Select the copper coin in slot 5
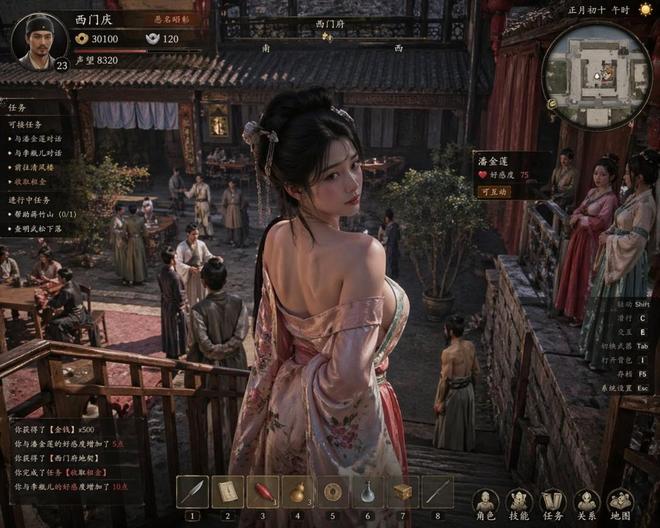Image resolution: width=660 pixels, height=528 pixels. 332,492
